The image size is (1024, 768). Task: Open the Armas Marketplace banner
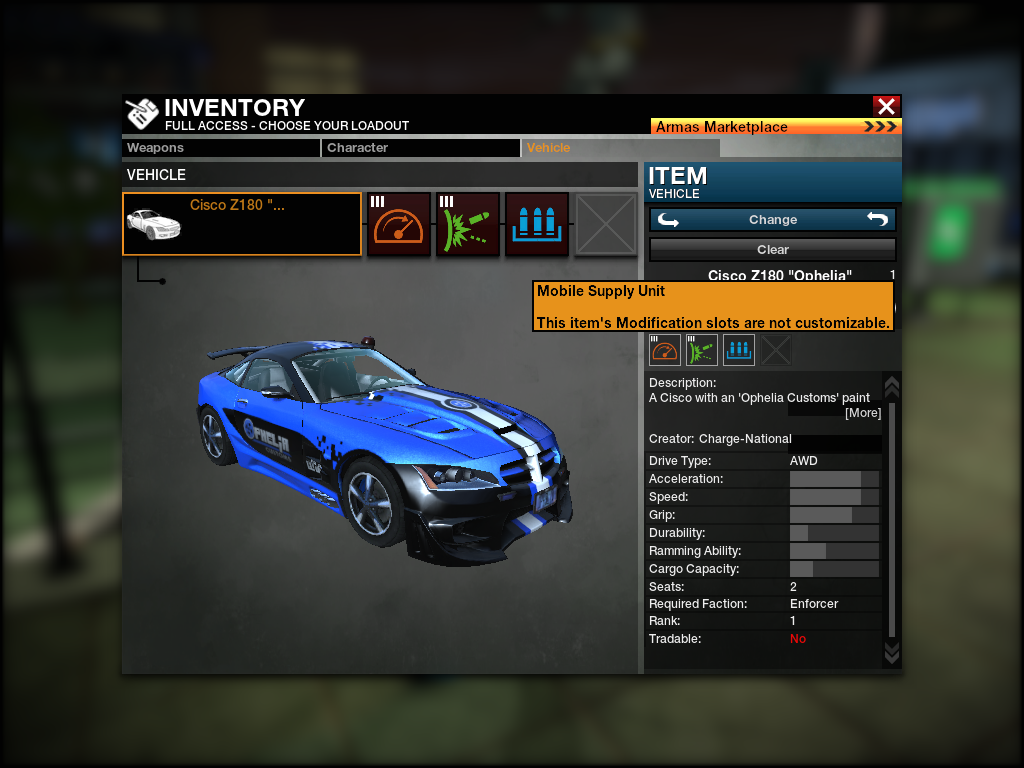(776, 127)
